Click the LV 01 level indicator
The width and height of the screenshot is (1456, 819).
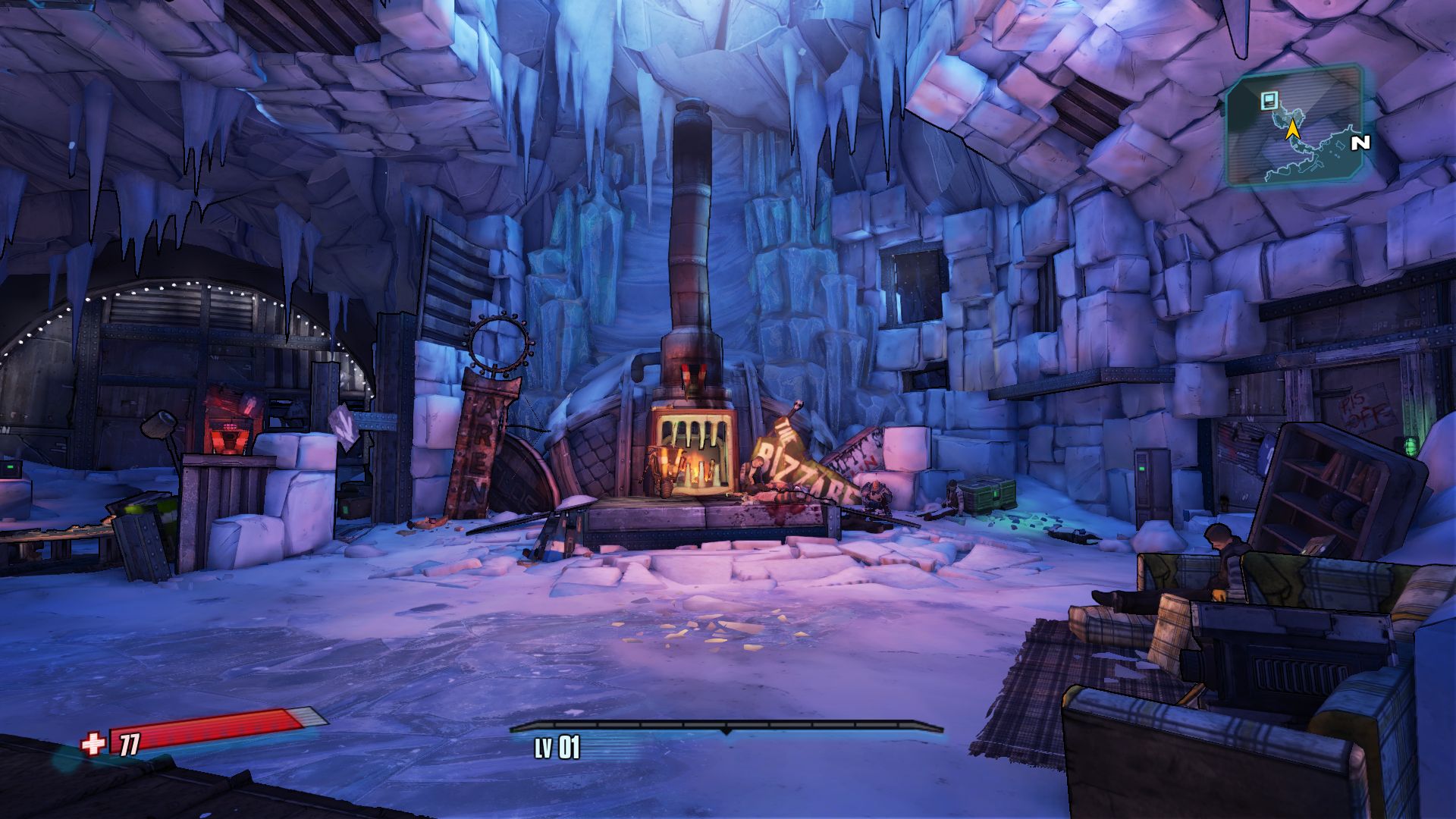559,746
